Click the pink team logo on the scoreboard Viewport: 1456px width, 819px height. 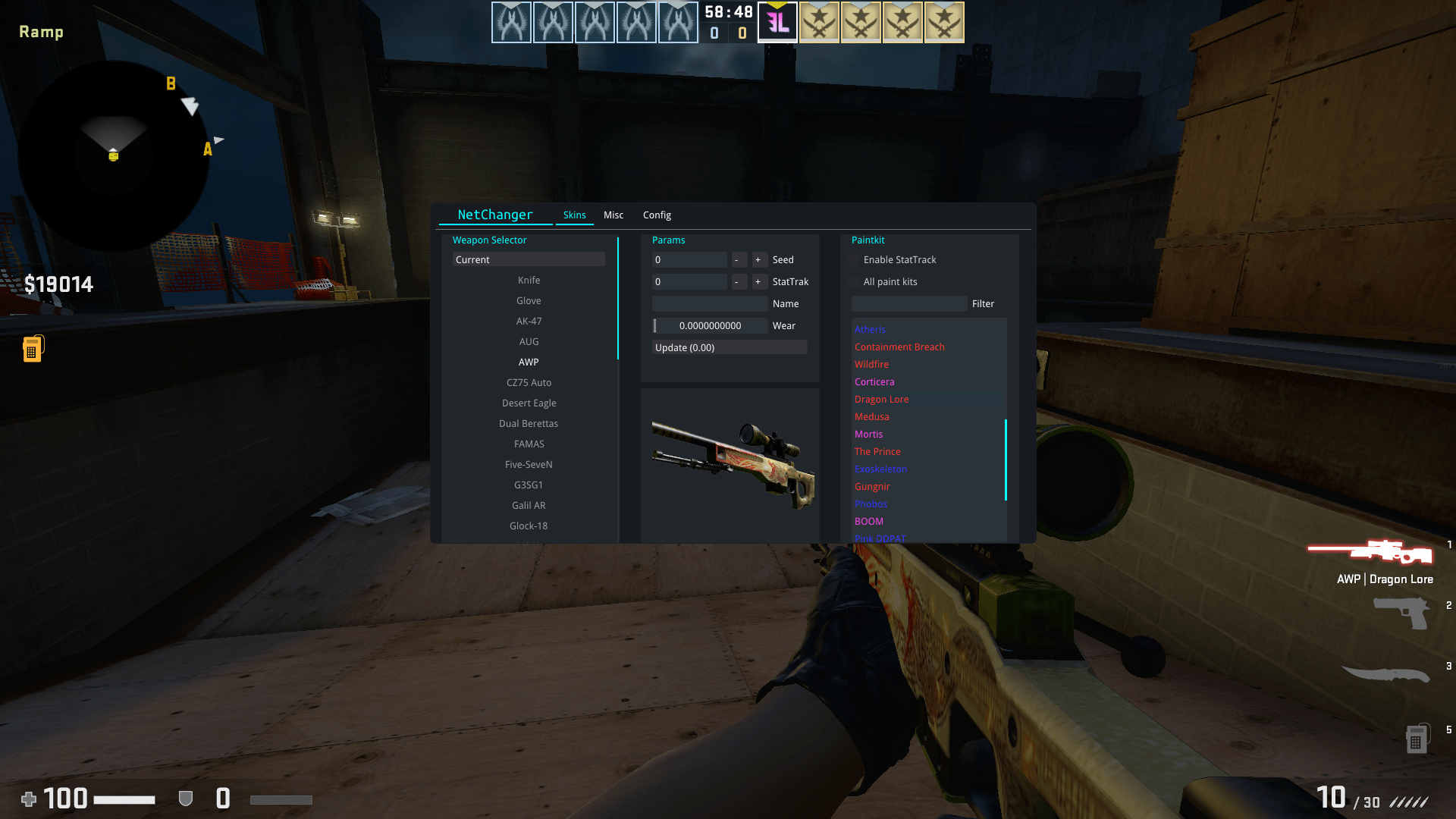[x=777, y=22]
